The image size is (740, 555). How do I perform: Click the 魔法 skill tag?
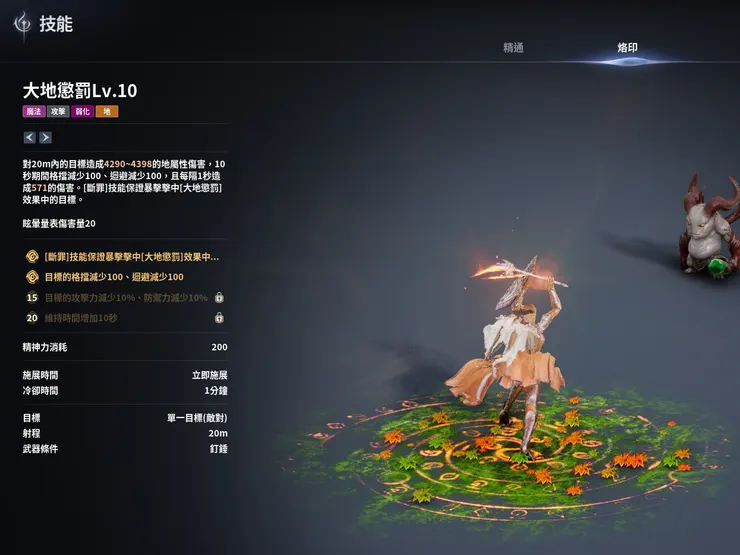click(34, 112)
